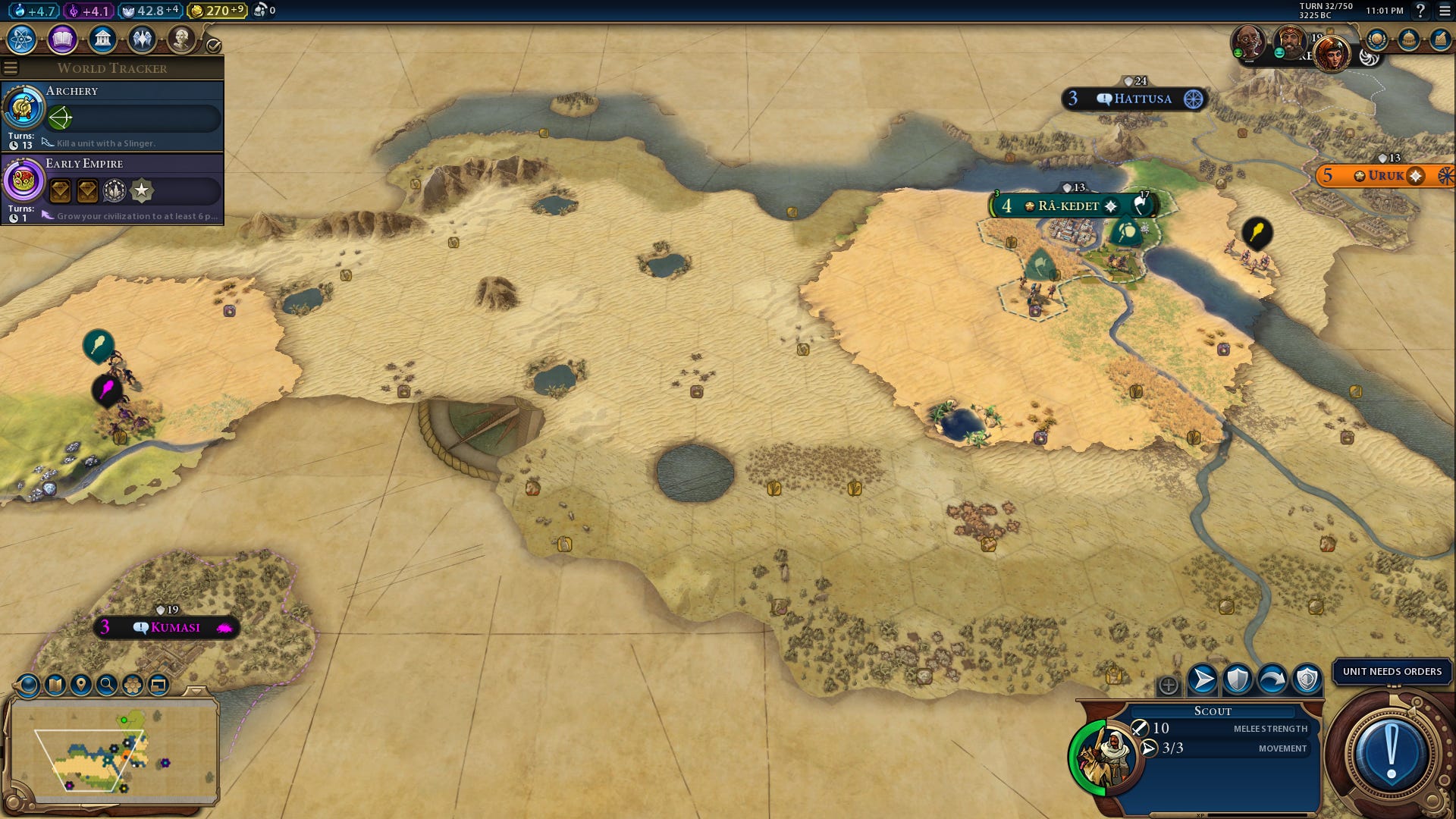
Task: Fortify the scout with the shield action
Action: [1237, 679]
